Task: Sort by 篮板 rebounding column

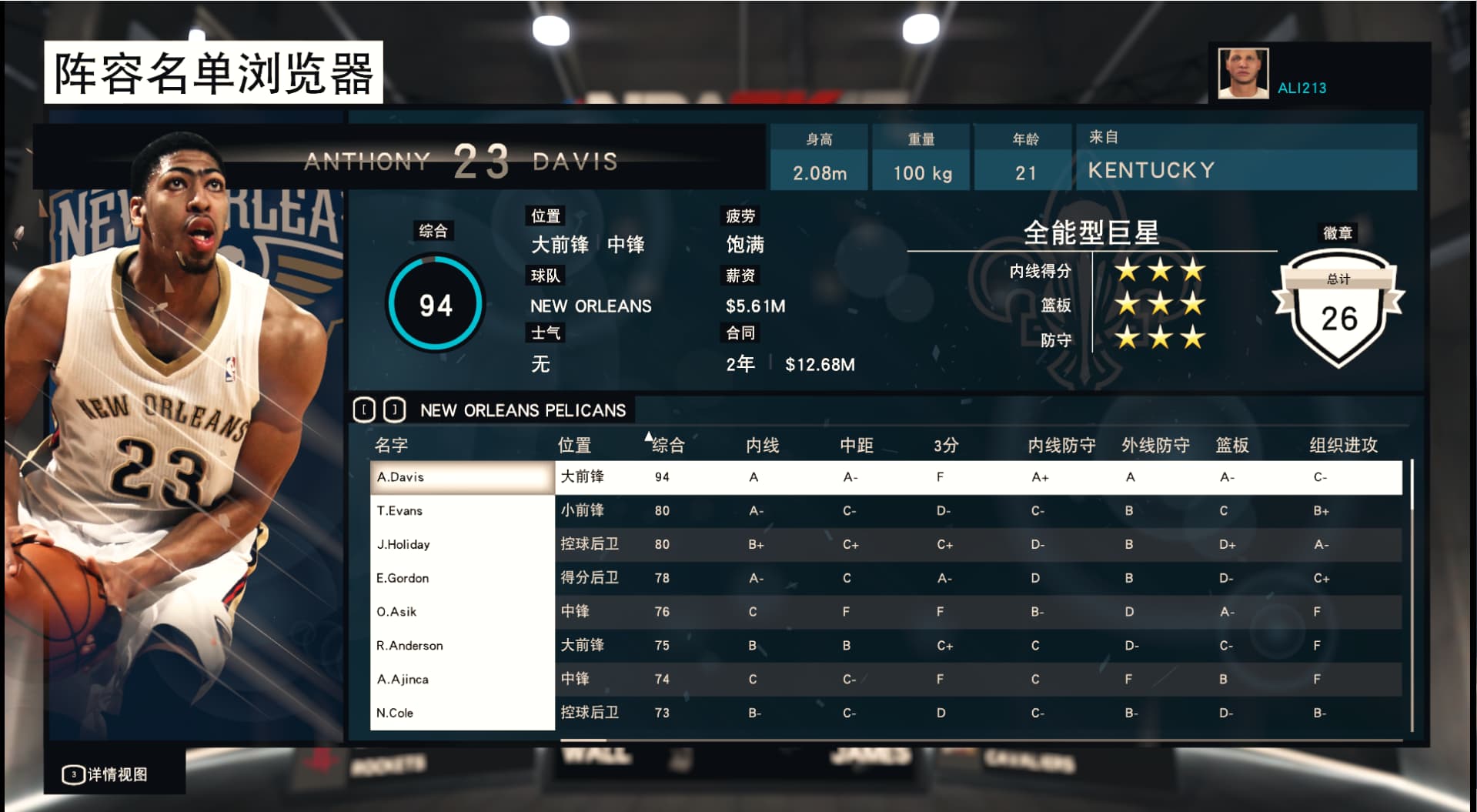Action: click(1231, 445)
